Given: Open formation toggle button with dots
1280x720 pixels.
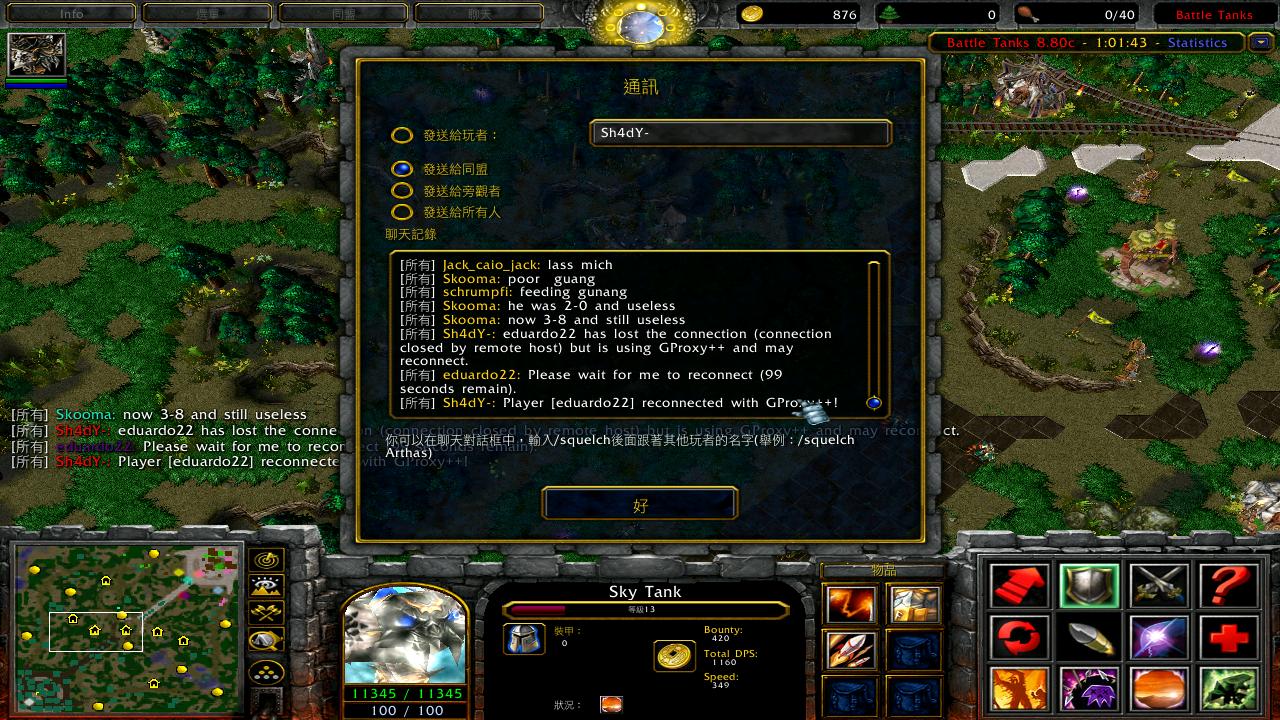Looking at the screenshot, I should pyautogui.click(x=267, y=670).
